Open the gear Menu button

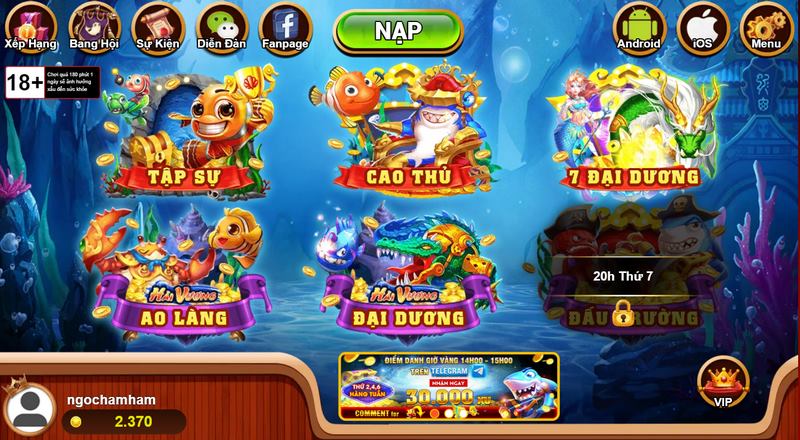766,26
